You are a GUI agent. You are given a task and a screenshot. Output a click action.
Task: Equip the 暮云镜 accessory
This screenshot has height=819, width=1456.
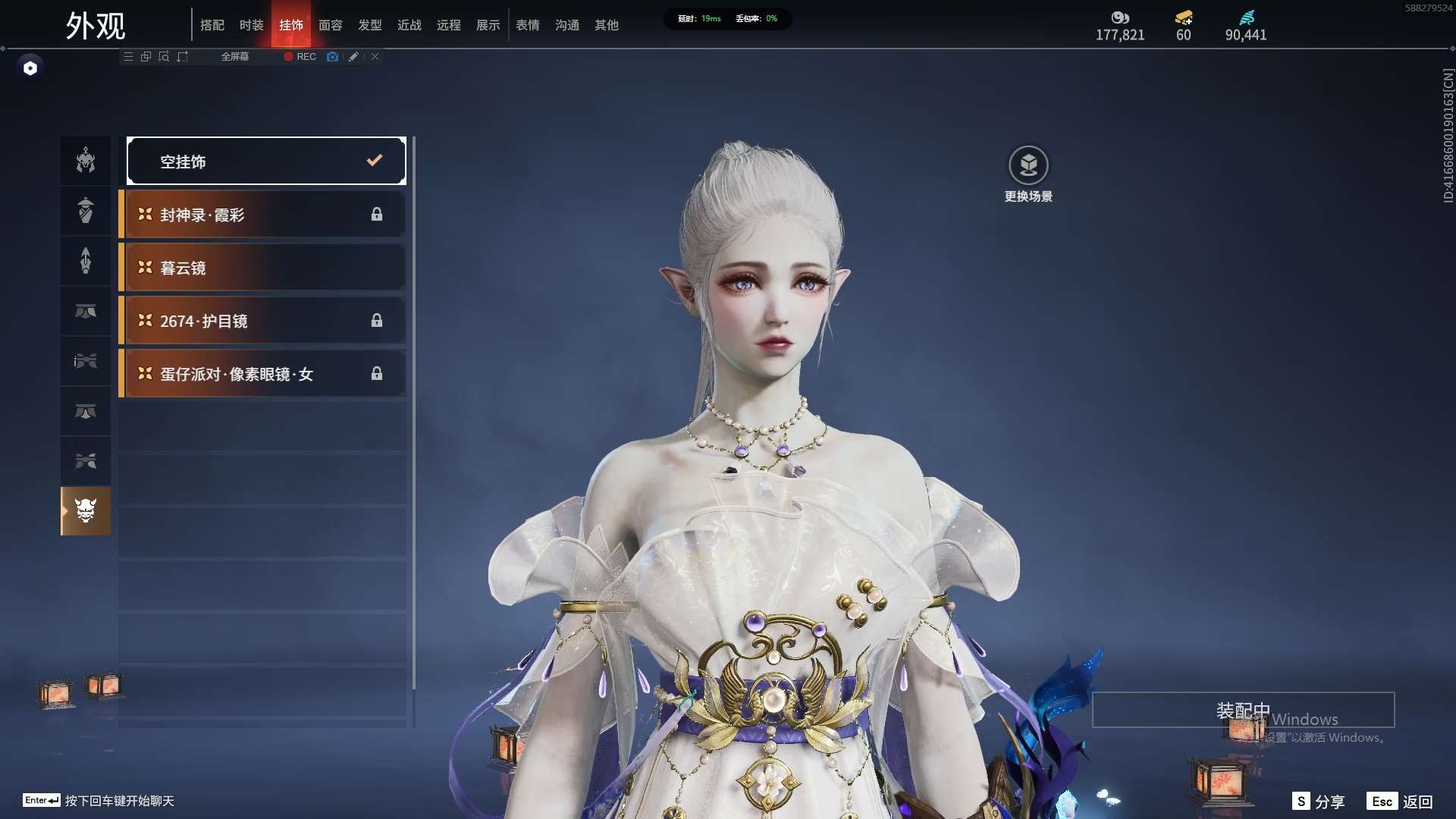click(x=262, y=268)
